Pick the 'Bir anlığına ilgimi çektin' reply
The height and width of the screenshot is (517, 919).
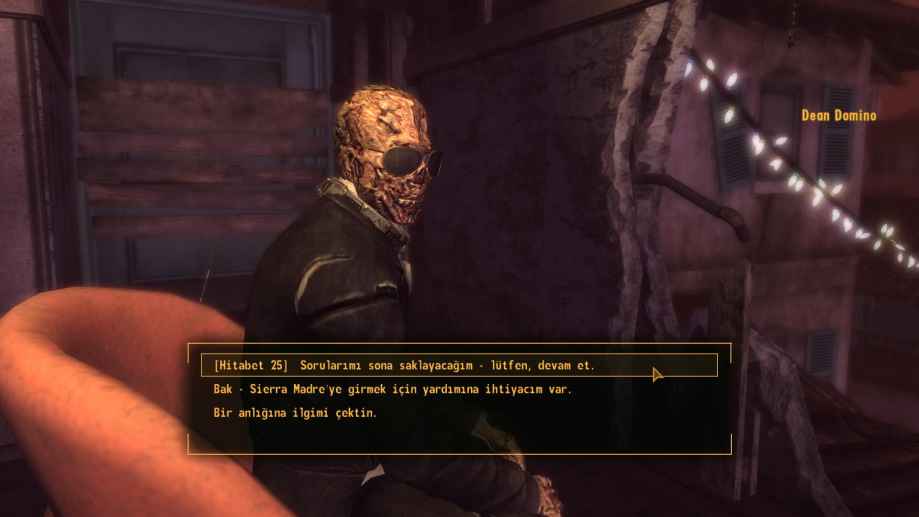(x=295, y=413)
